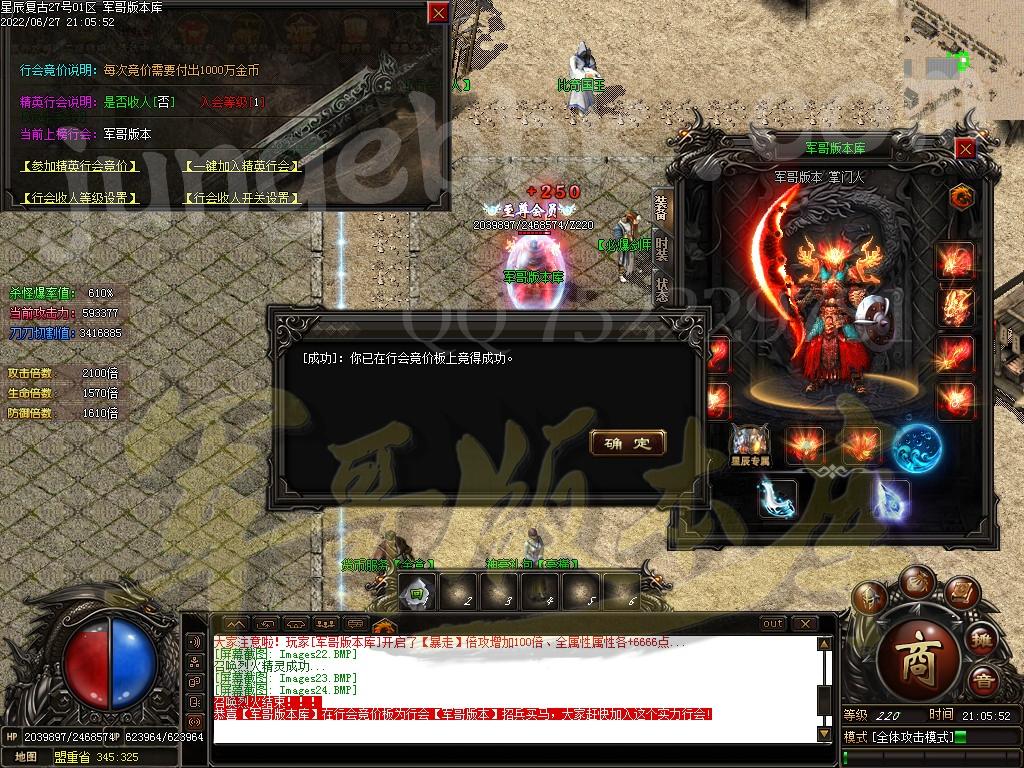Close the chat window with its X button
This screenshot has height=768, width=1024.
803,624
